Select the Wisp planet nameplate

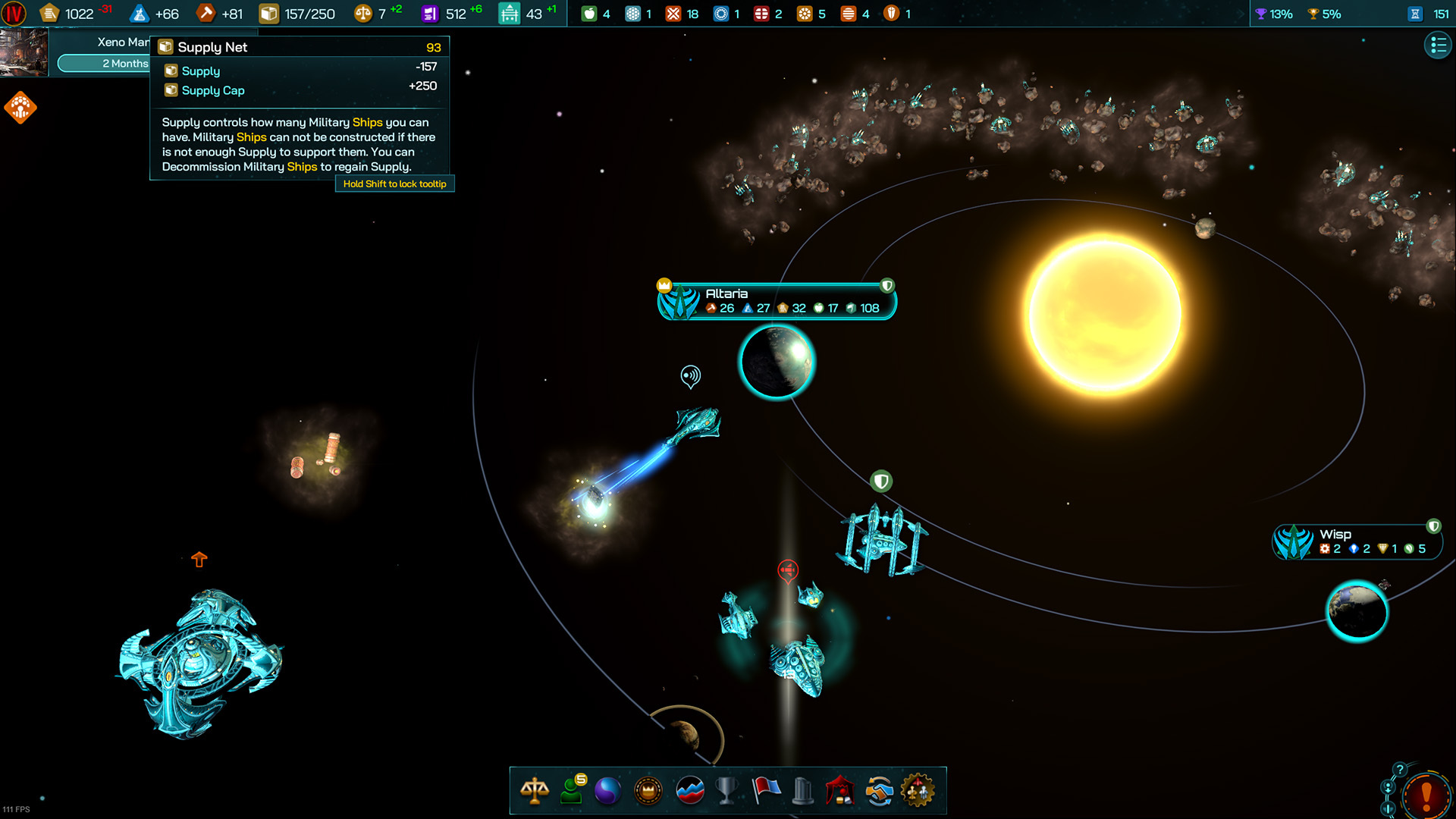pyautogui.click(x=1357, y=541)
